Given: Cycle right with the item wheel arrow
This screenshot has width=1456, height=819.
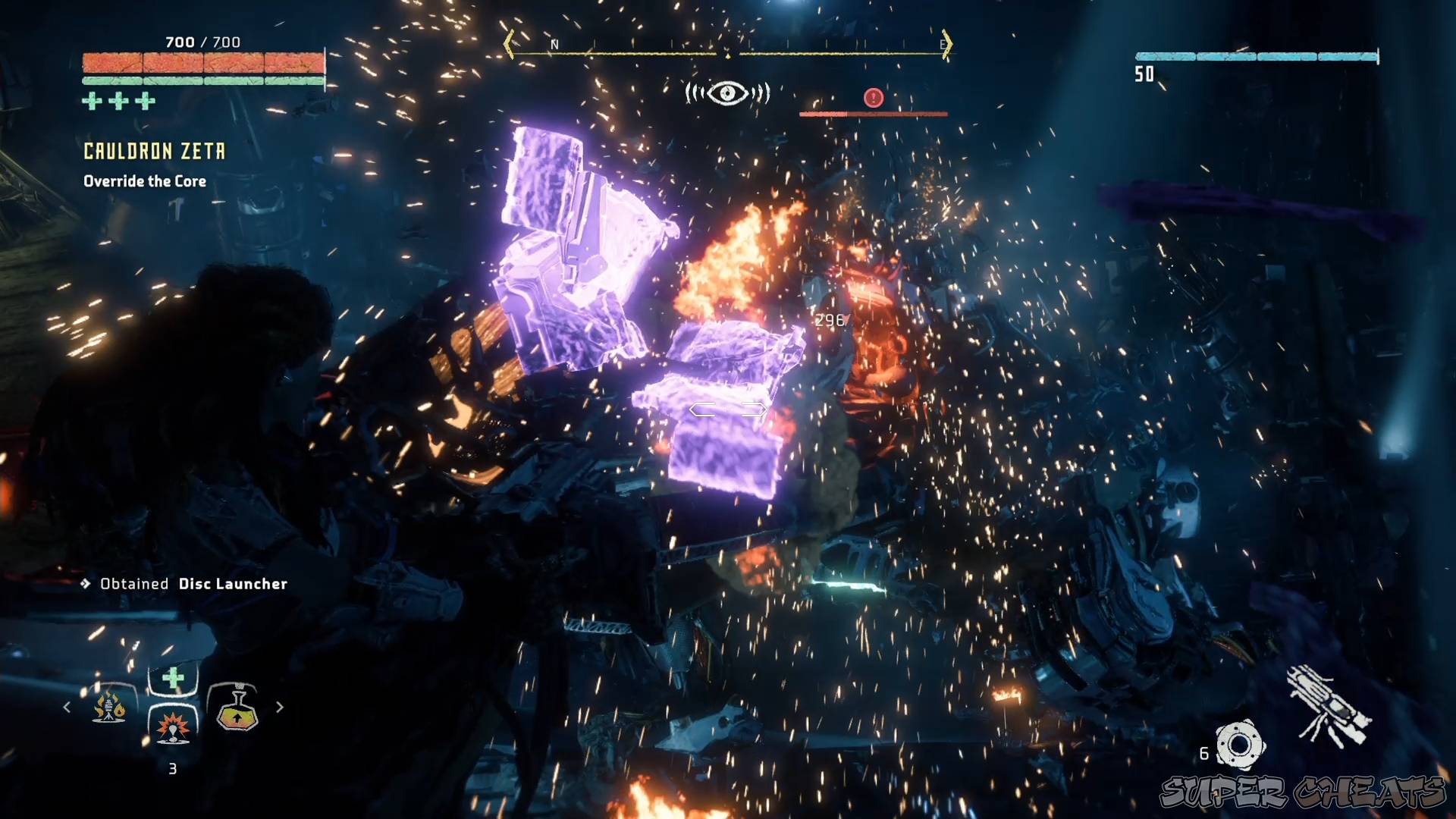Looking at the screenshot, I should (281, 708).
